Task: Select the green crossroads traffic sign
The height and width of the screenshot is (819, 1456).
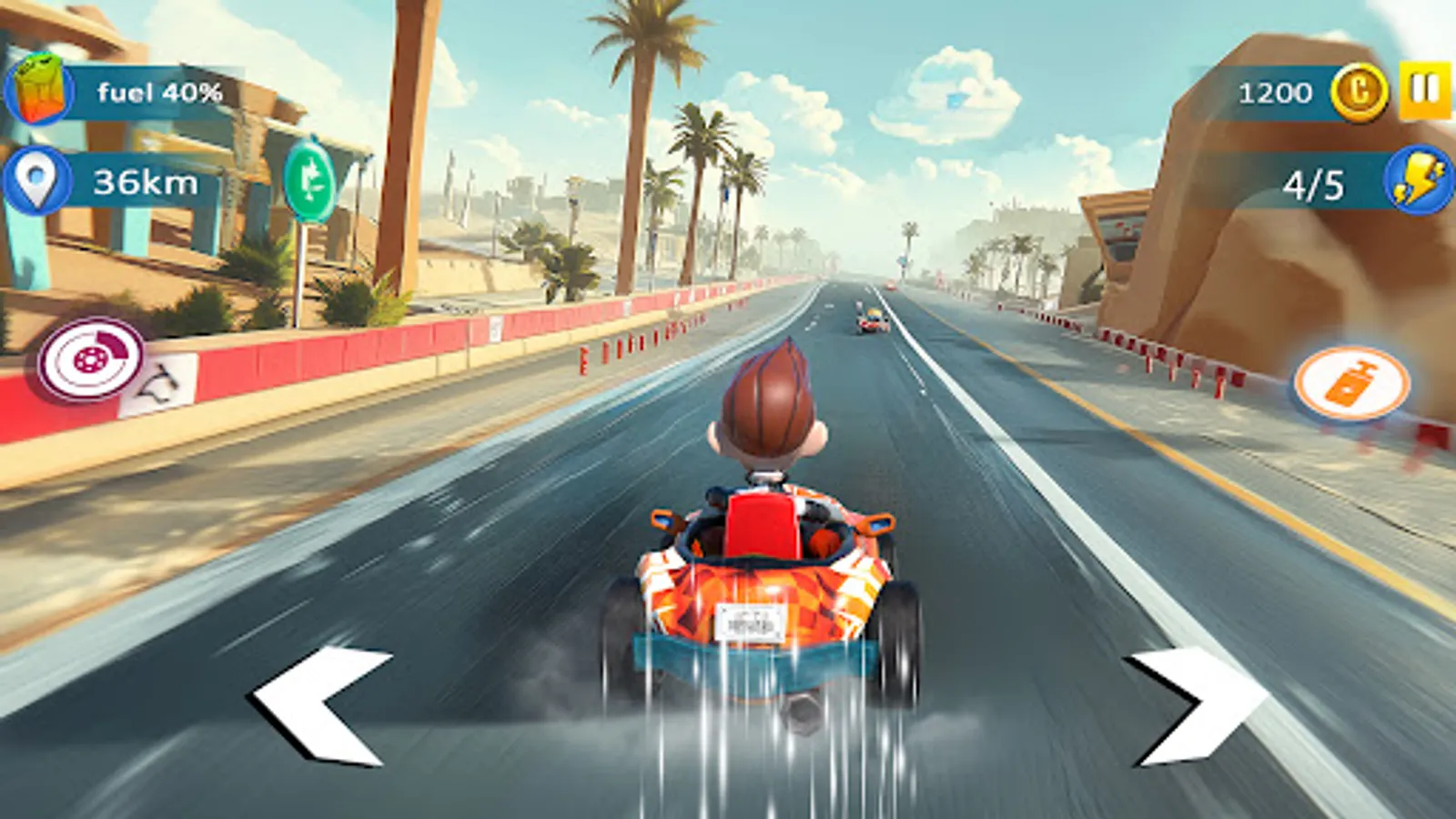Action: tap(310, 182)
